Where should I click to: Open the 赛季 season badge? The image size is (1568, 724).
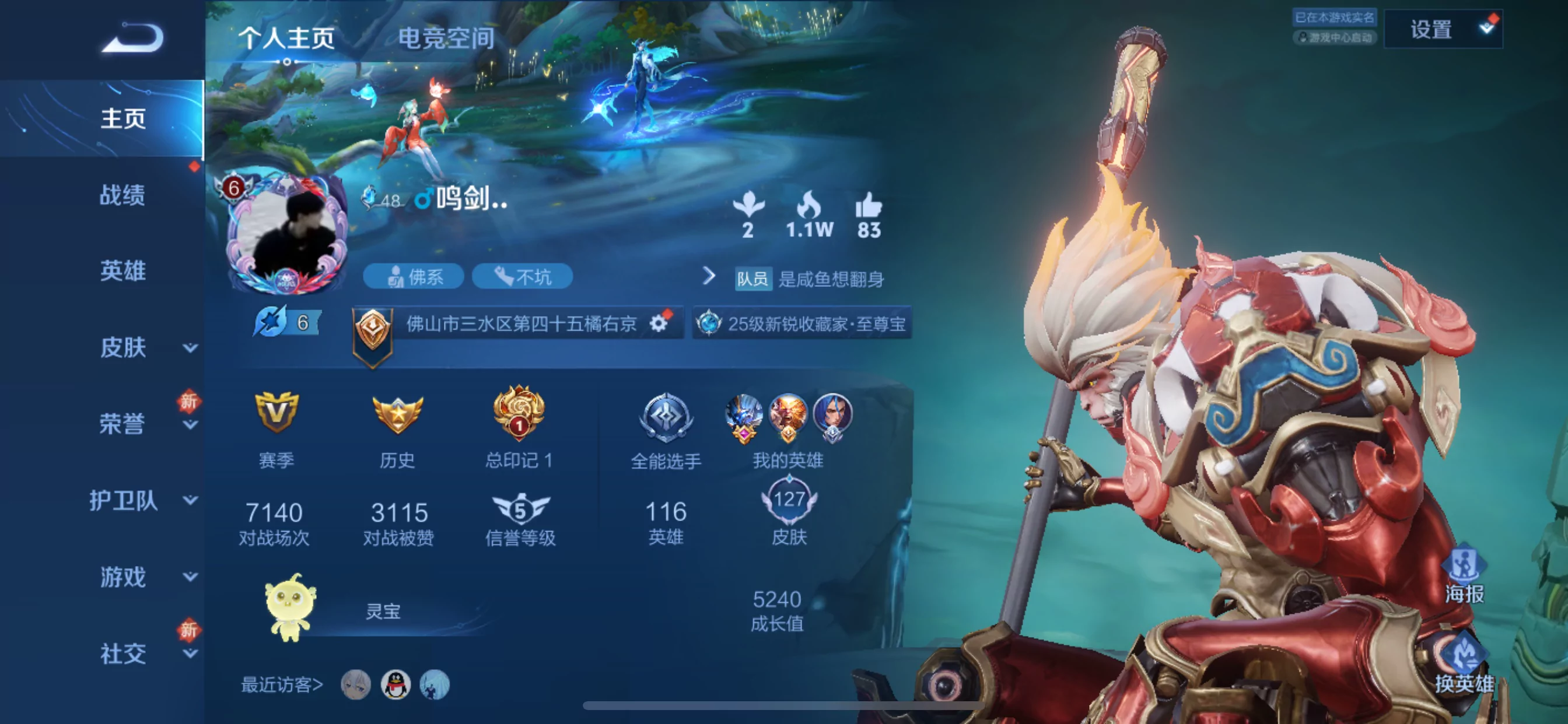point(276,414)
